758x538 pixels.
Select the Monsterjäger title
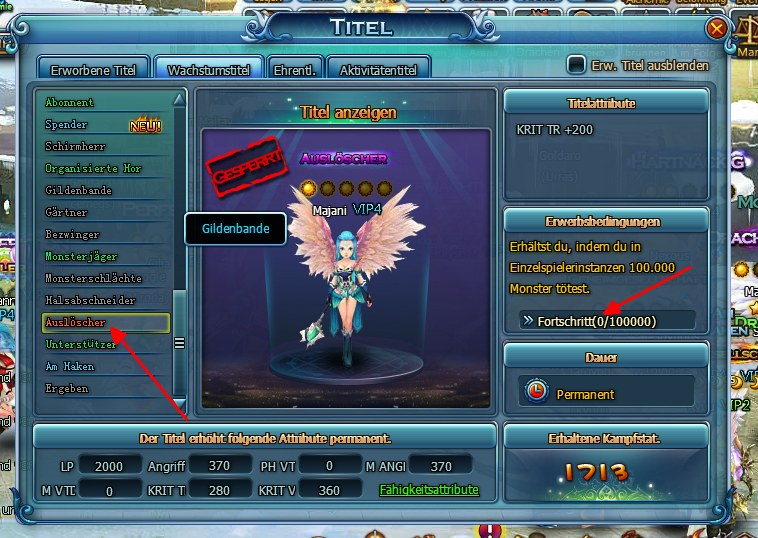tap(81, 256)
